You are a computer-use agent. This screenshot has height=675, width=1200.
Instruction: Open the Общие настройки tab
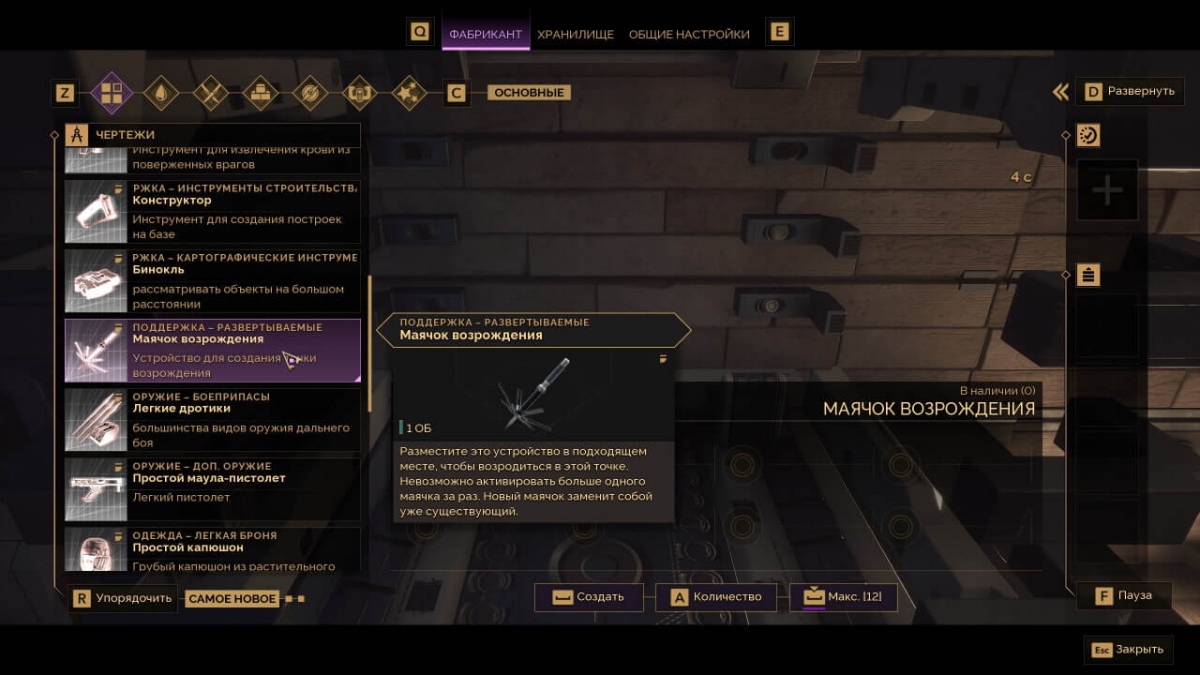689,34
